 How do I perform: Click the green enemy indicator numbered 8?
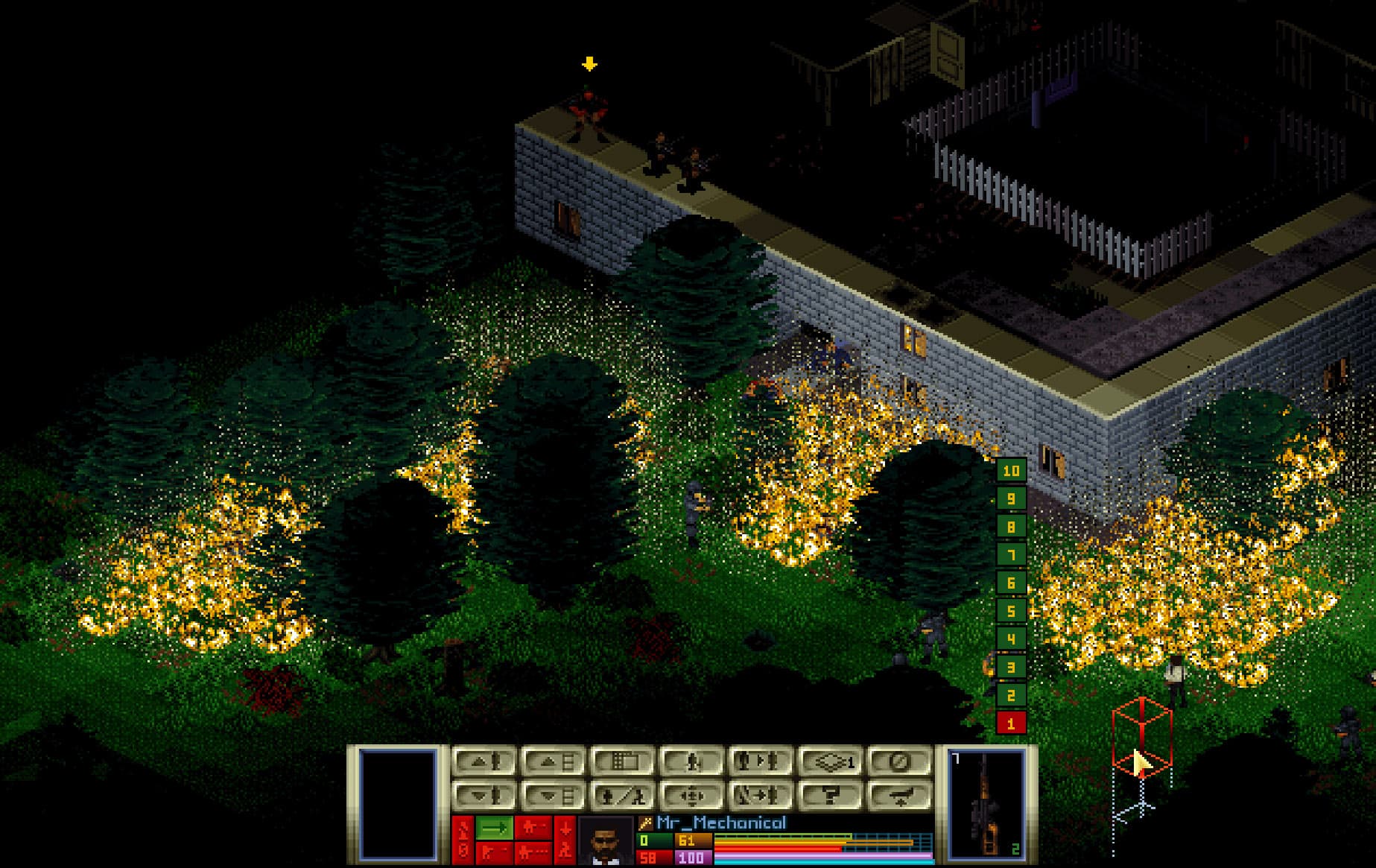click(x=1011, y=527)
